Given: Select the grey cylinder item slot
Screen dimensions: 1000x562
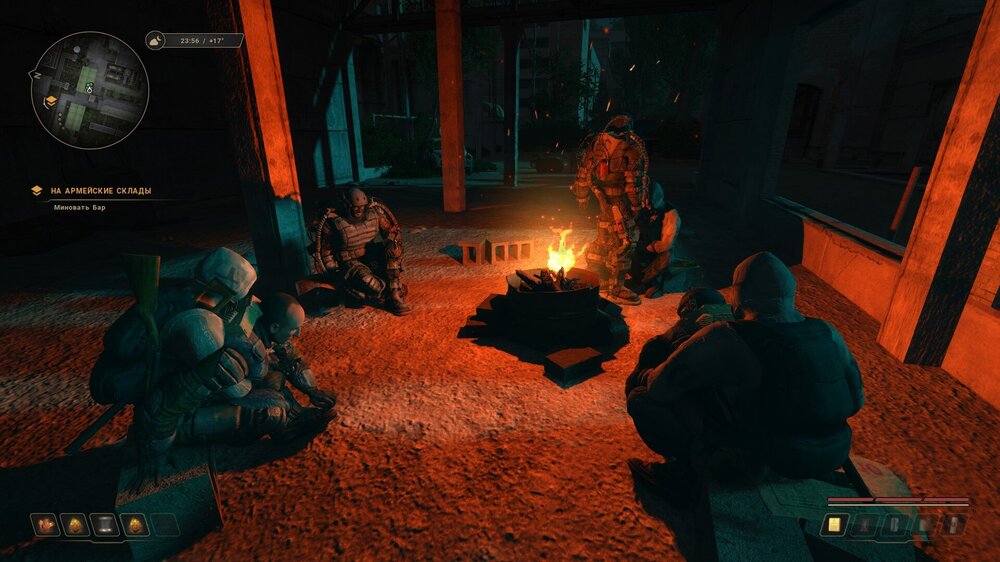Looking at the screenshot, I should click(x=105, y=525).
